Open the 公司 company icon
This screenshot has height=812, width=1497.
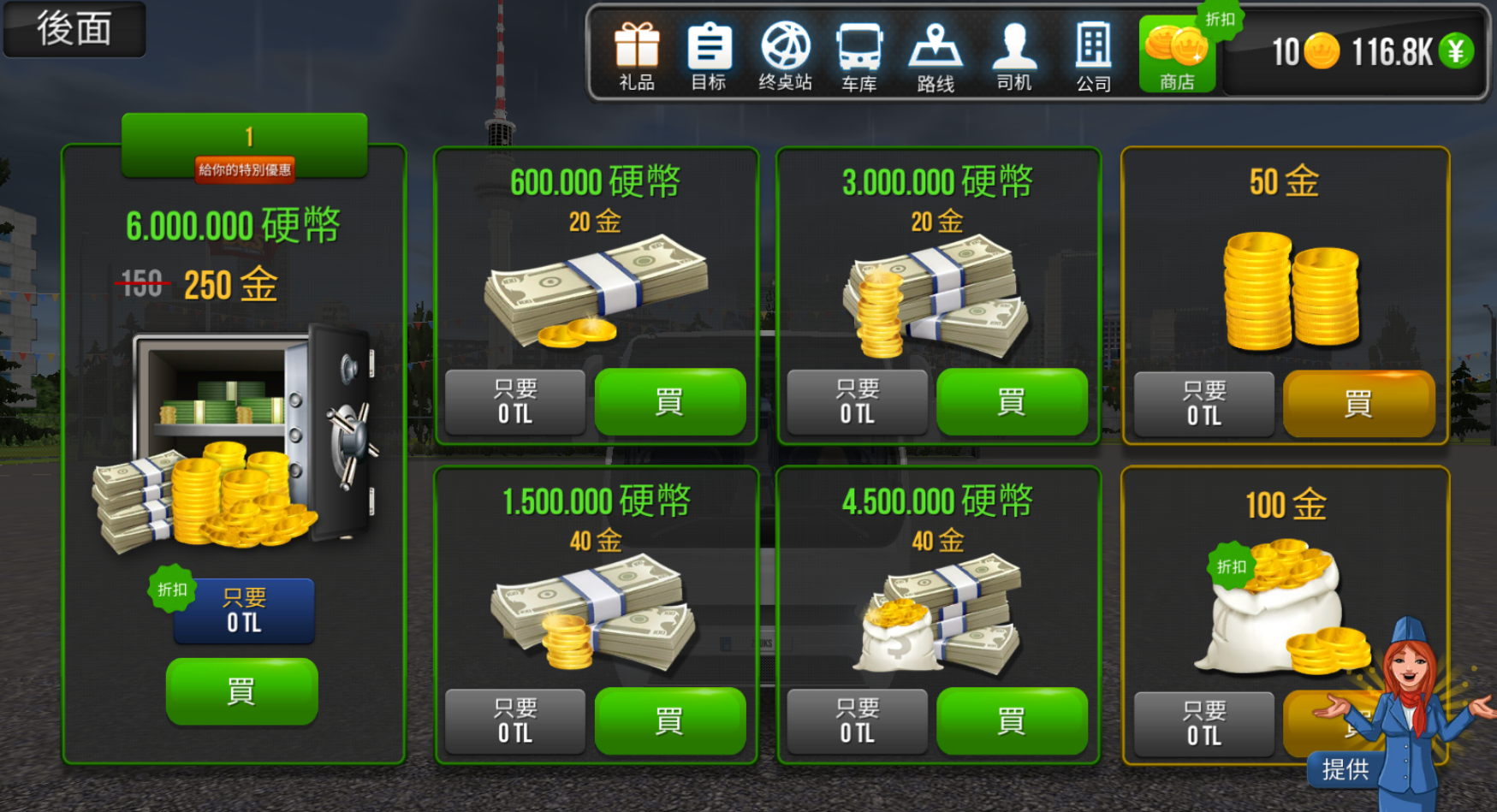tap(1091, 53)
